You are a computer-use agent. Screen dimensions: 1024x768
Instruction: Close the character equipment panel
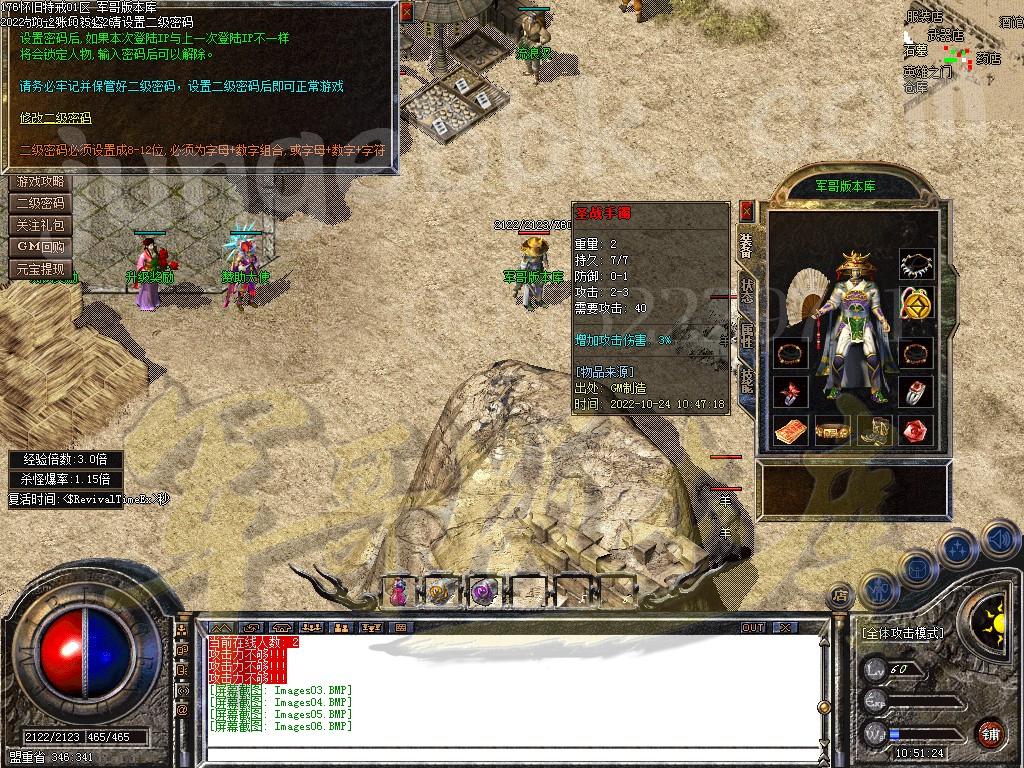pyautogui.click(x=746, y=210)
